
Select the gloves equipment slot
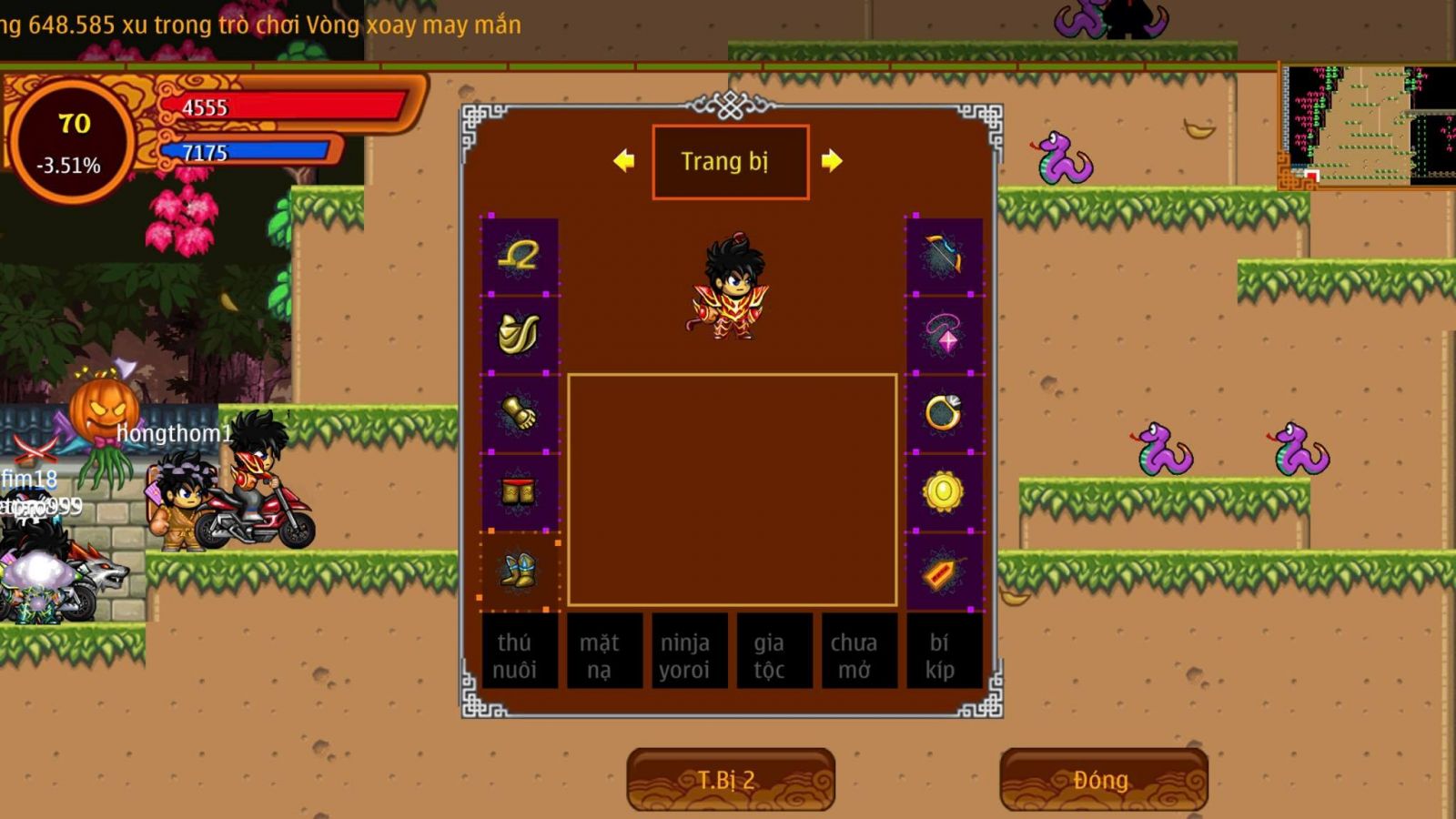coord(519,413)
